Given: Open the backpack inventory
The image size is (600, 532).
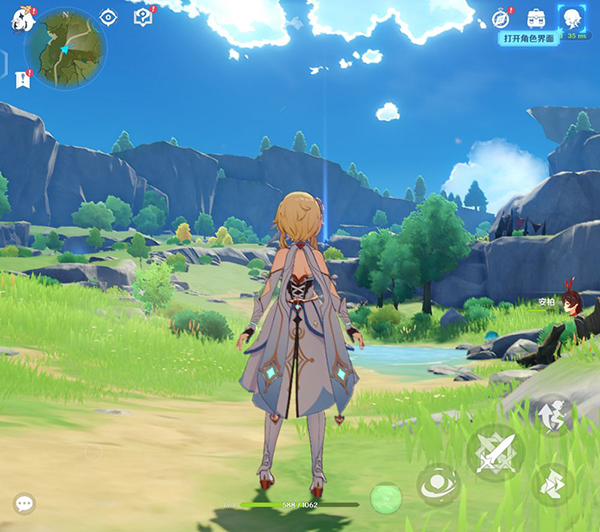Looking at the screenshot, I should pyautogui.click(x=536, y=17).
